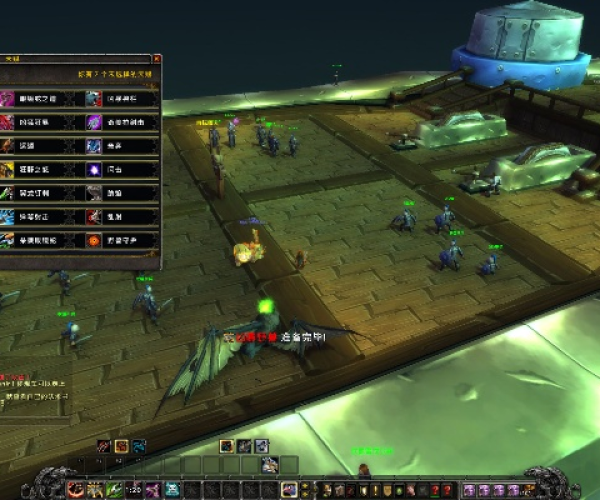The width and height of the screenshot is (600, 500).
Task: Use the green slash ability on the action bar
Action: [x=115, y=489]
